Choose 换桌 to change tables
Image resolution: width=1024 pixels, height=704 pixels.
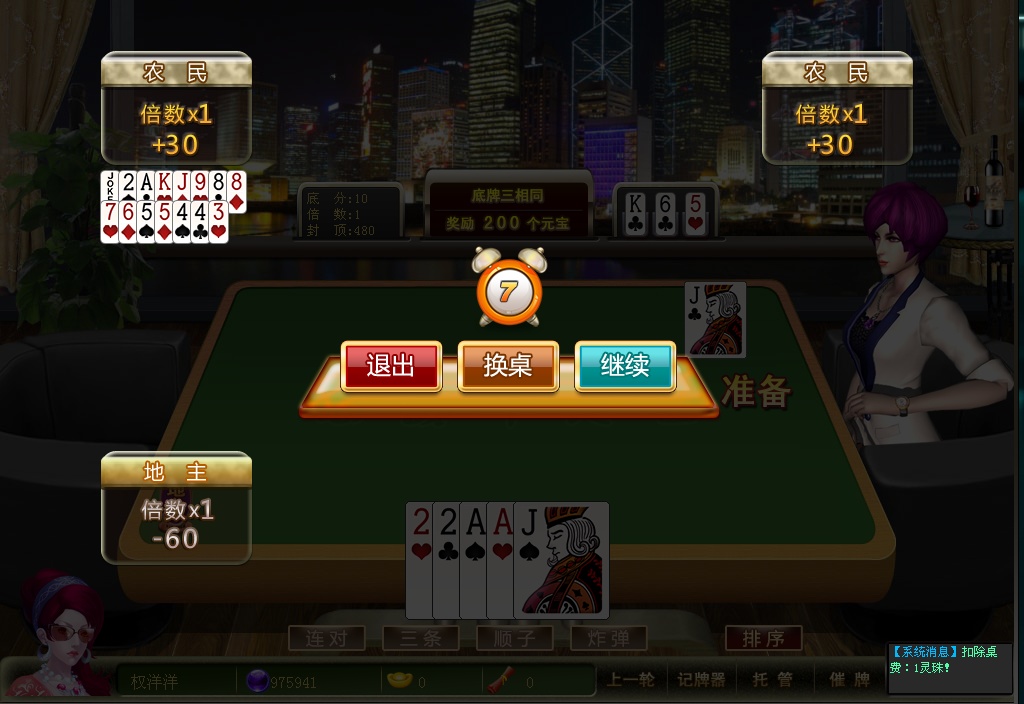coord(508,366)
